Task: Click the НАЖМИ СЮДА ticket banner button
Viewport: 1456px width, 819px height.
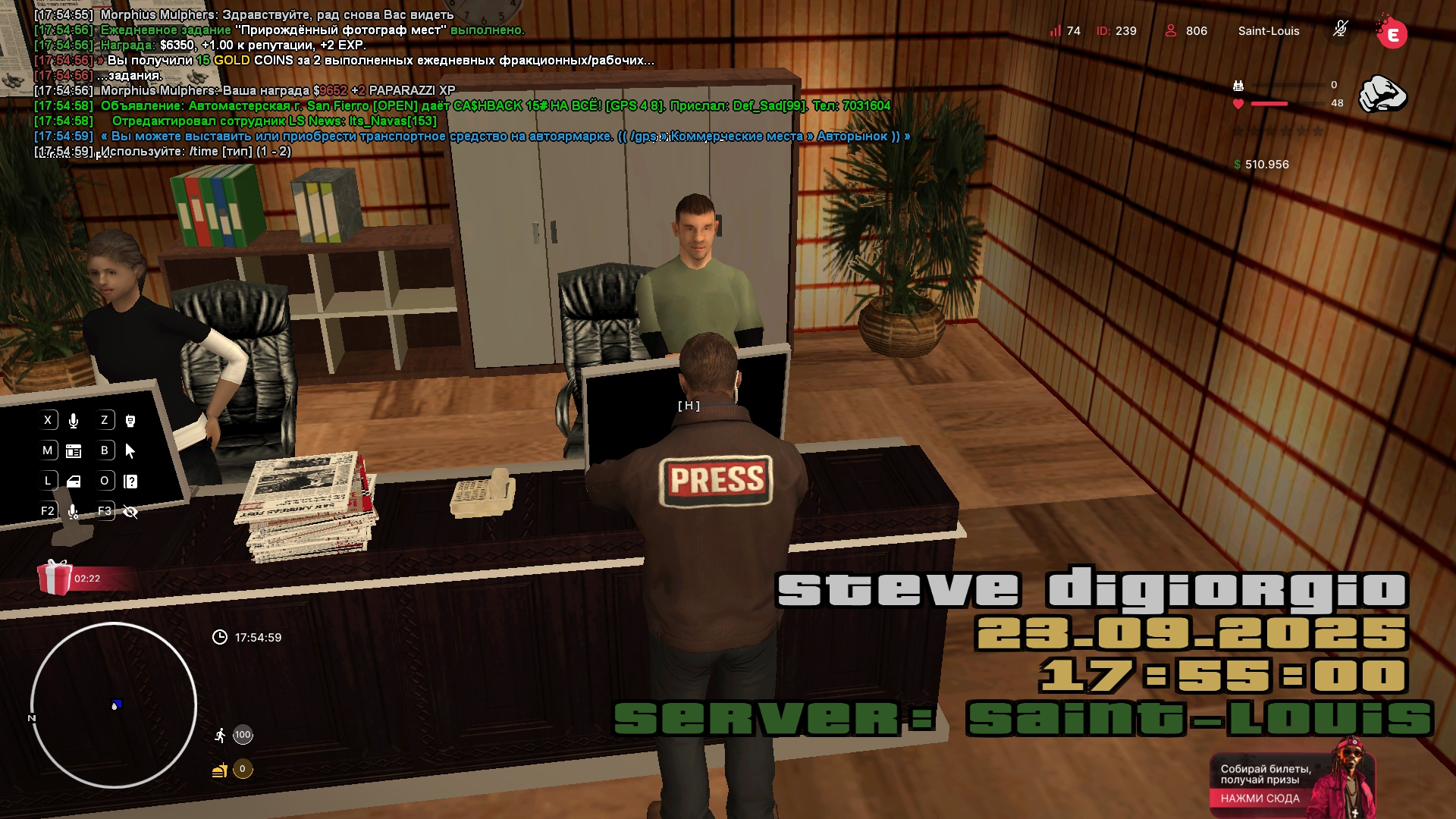Action: 1260,798
